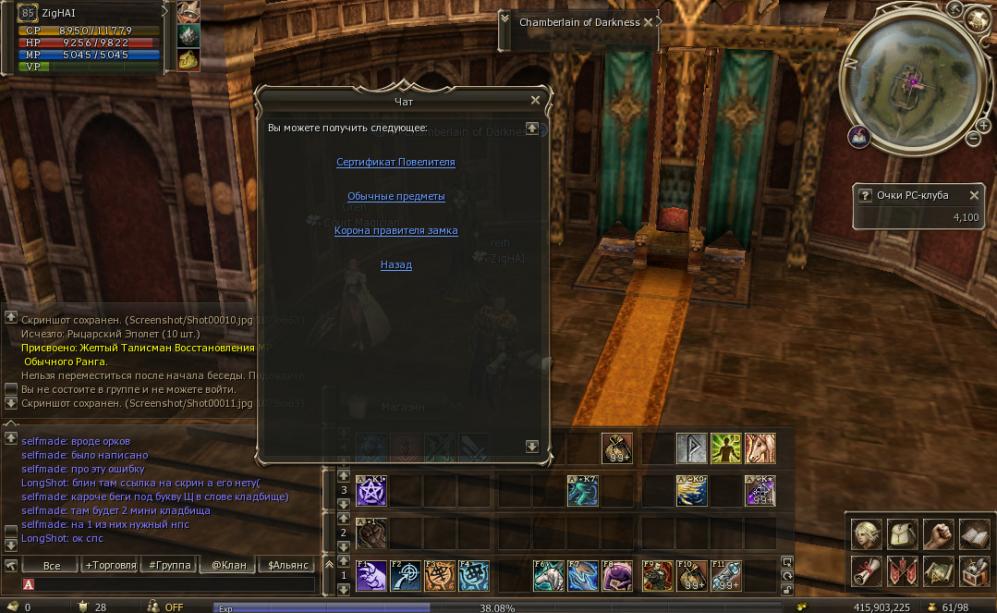Activate the F1 purple claw skill
Screen dimensions: 997x613
[x=372, y=576]
